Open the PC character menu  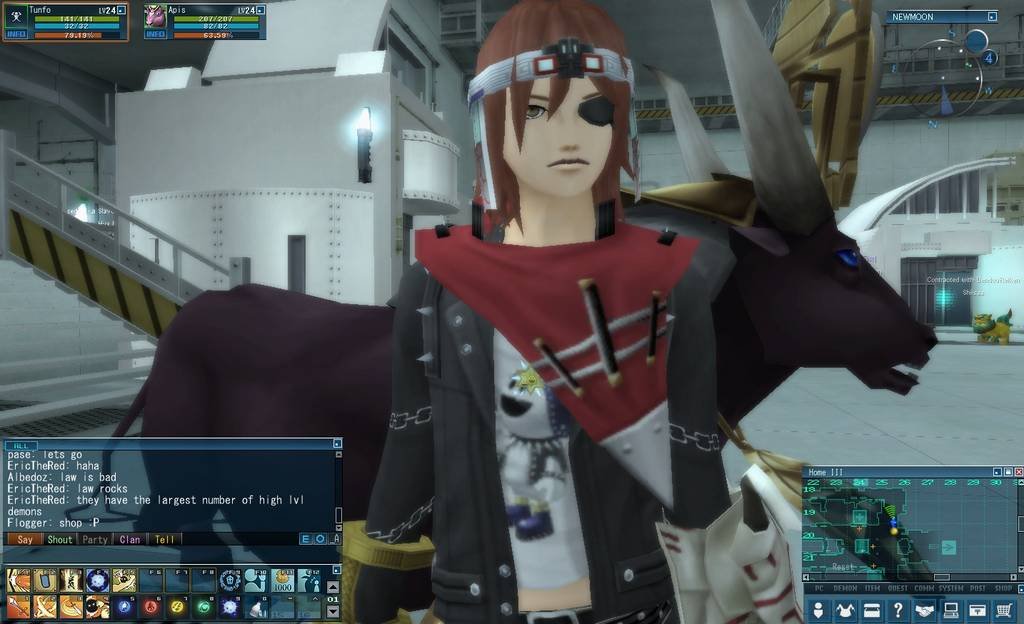click(819, 610)
